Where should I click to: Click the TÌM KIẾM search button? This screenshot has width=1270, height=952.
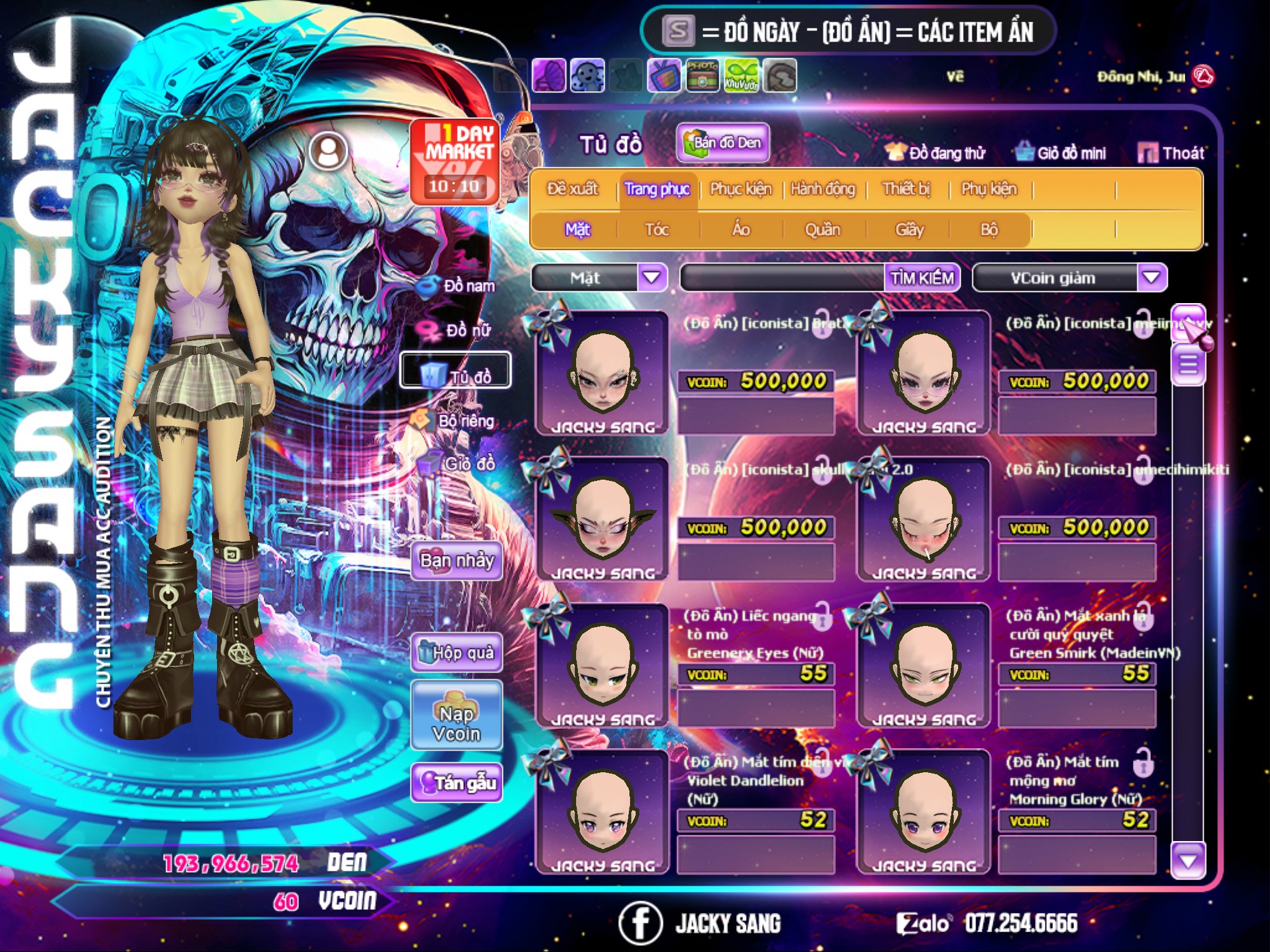tap(922, 278)
